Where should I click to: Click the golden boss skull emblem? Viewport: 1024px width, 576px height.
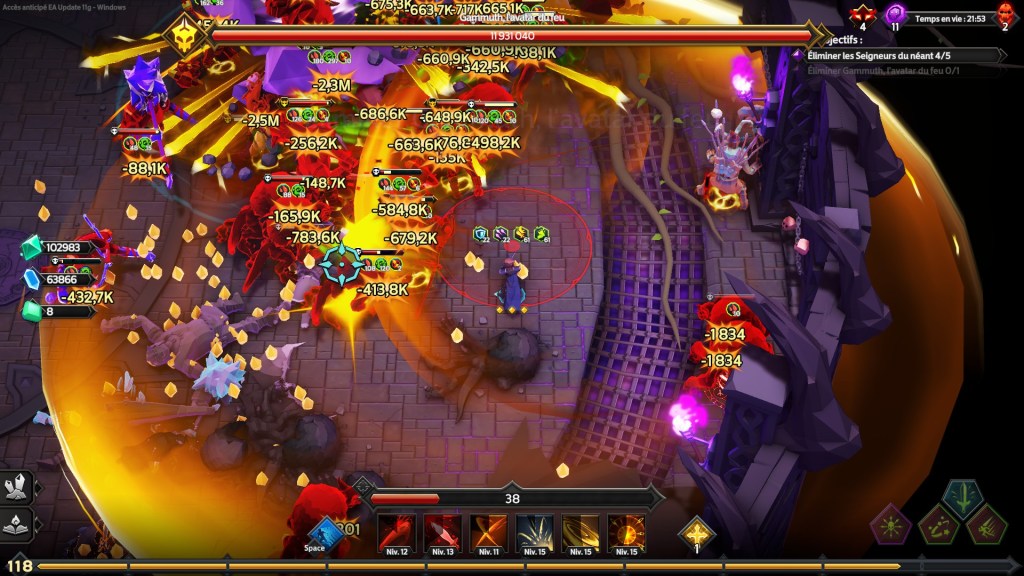(185, 36)
